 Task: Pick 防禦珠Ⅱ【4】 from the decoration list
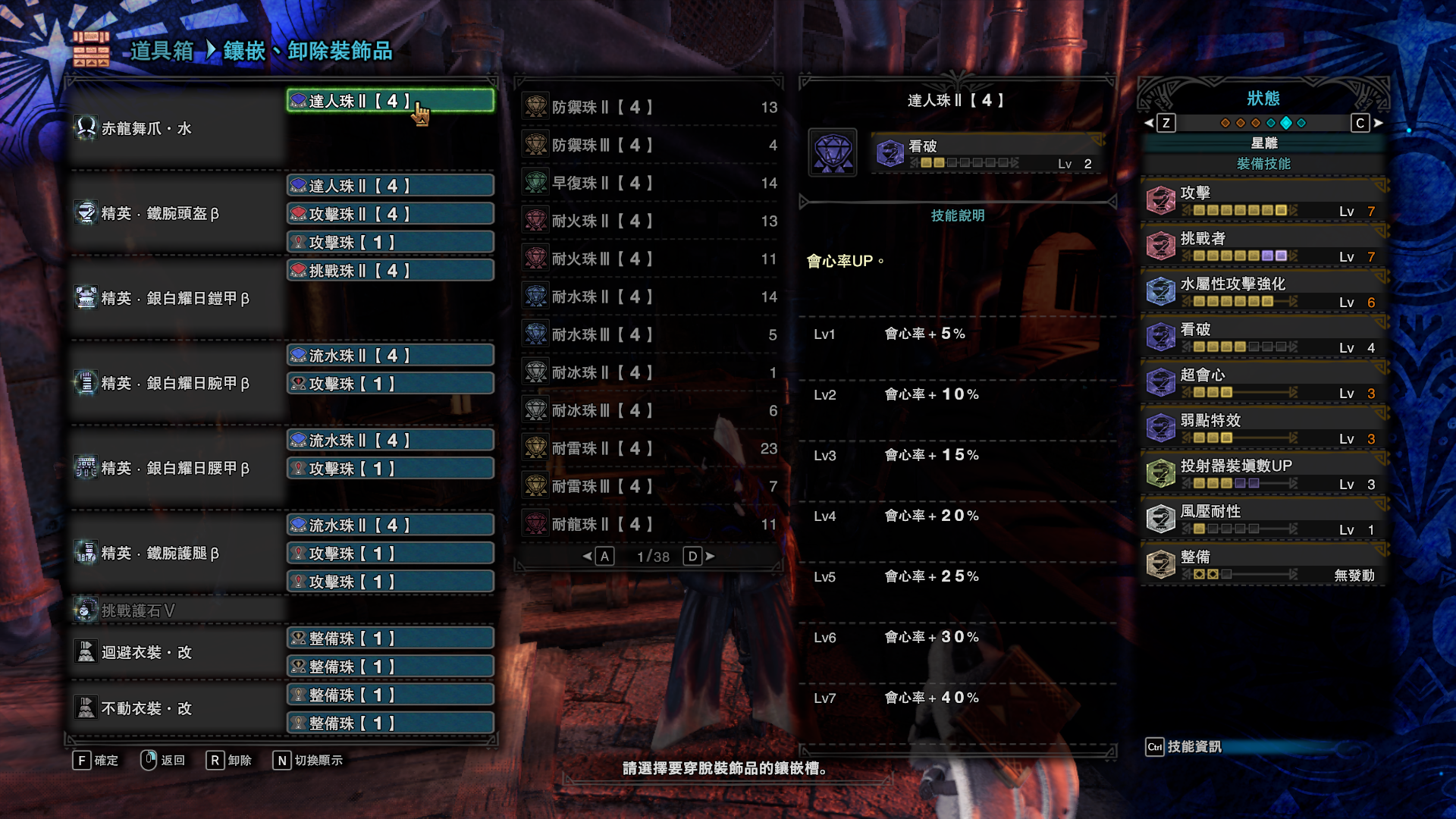649,107
